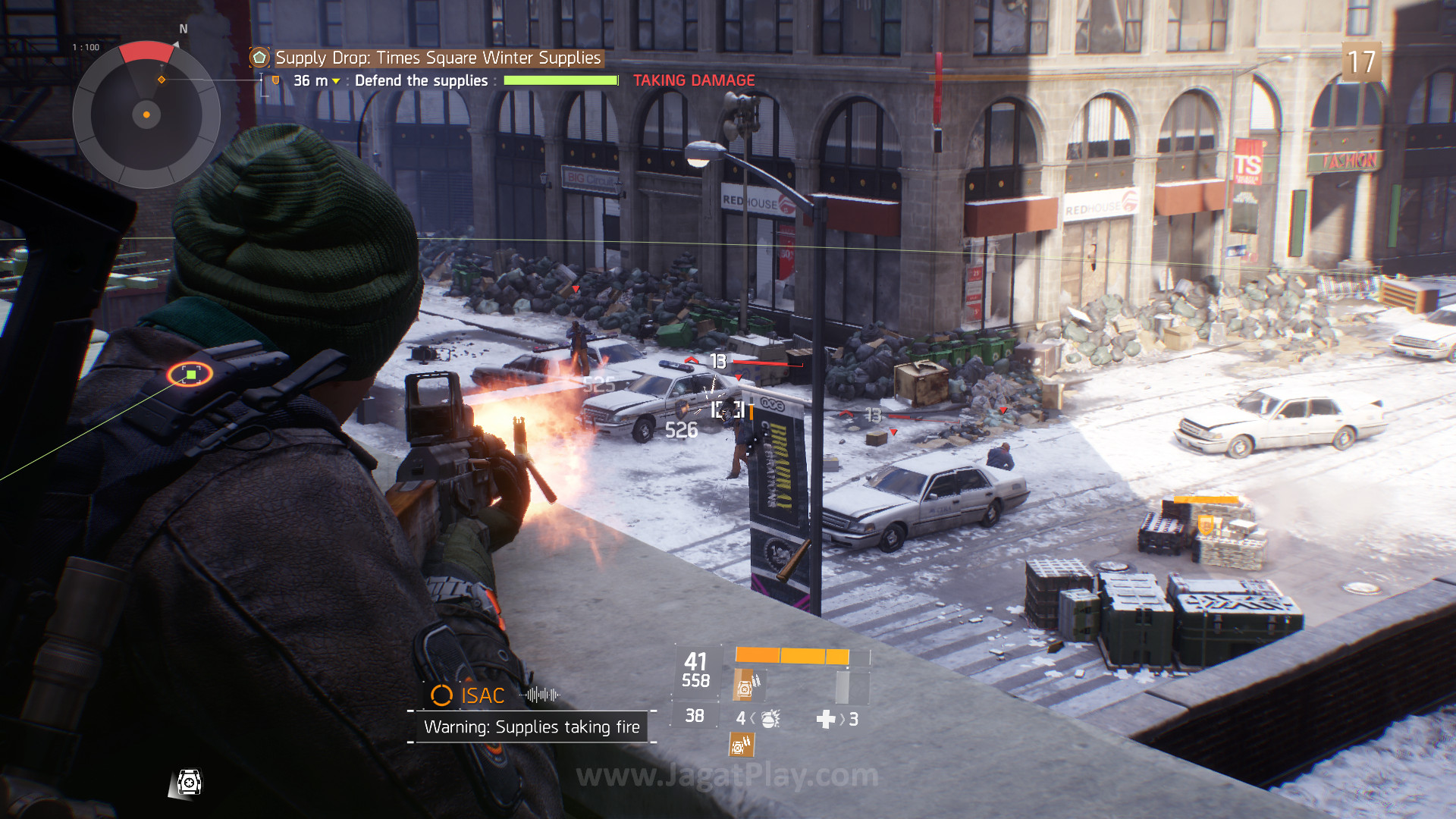Select the Supply Drop mission title
The width and height of the screenshot is (1456, 819).
tap(438, 58)
